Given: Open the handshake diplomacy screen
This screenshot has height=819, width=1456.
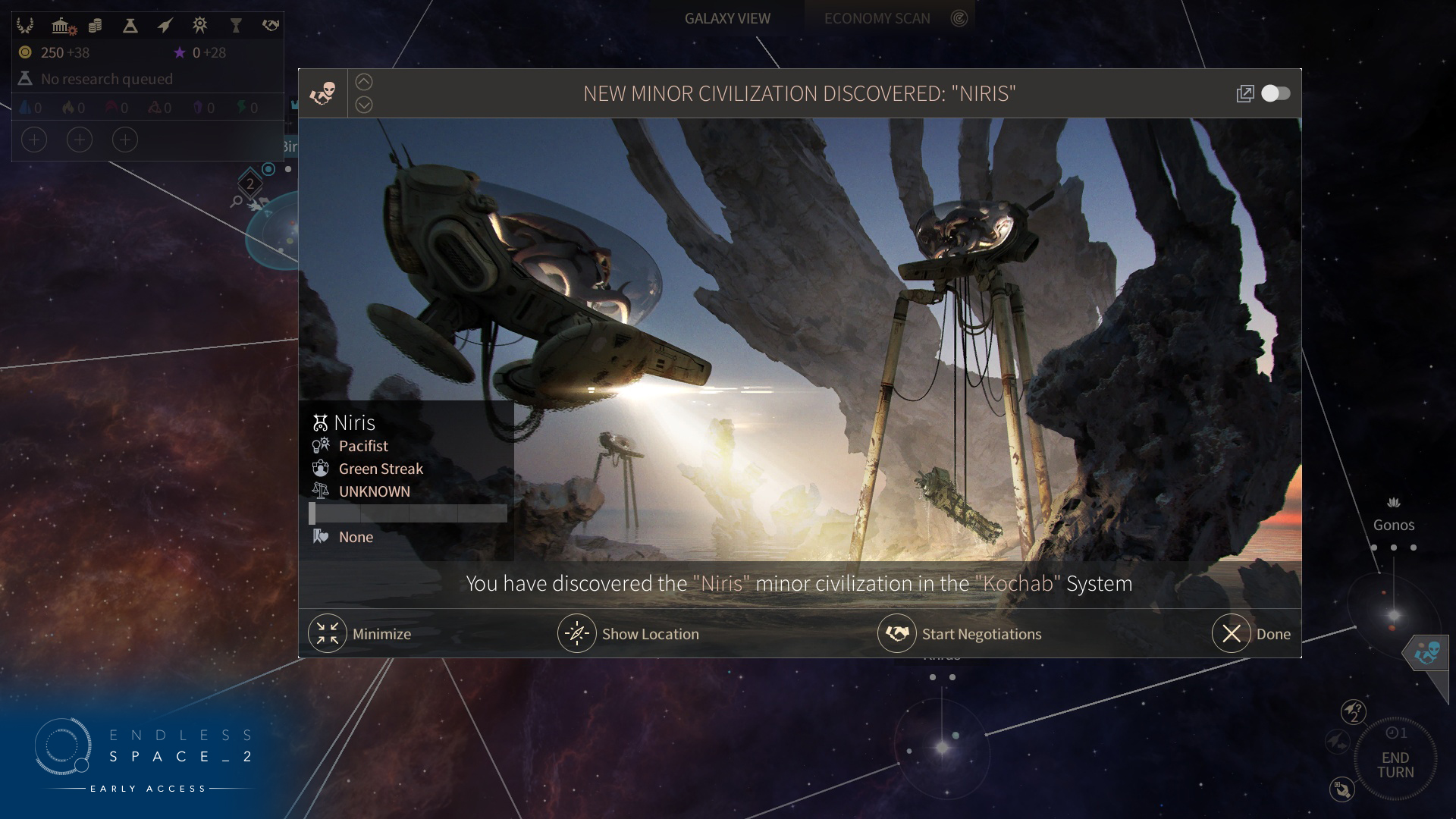Looking at the screenshot, I should (270, 26).
